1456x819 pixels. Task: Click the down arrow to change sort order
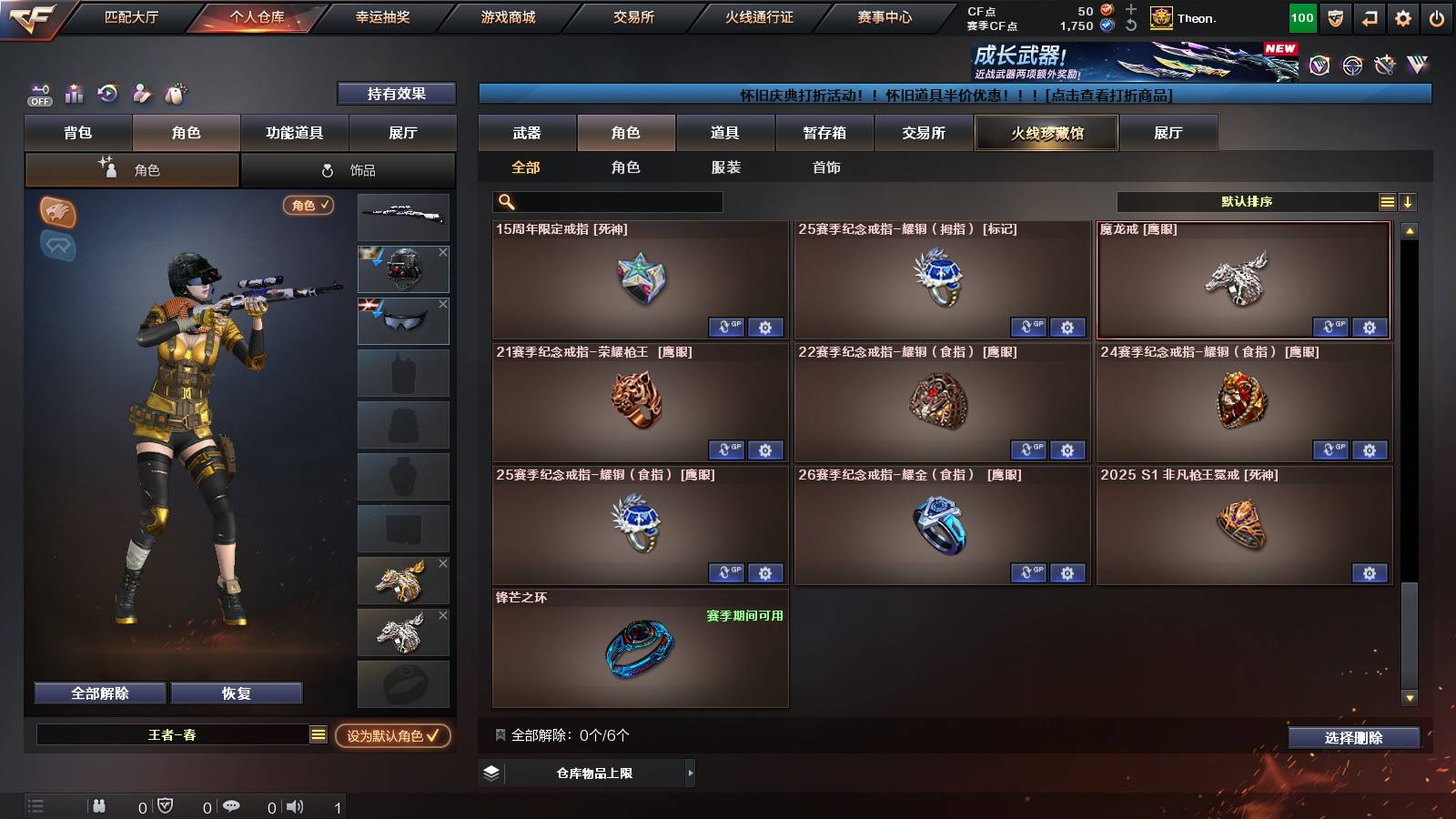point(1408,201)
